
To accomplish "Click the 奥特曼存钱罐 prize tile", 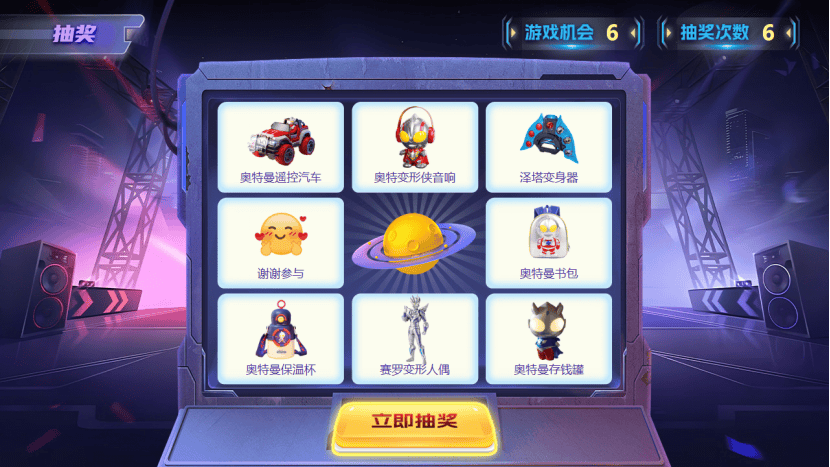I will [548, 339].
